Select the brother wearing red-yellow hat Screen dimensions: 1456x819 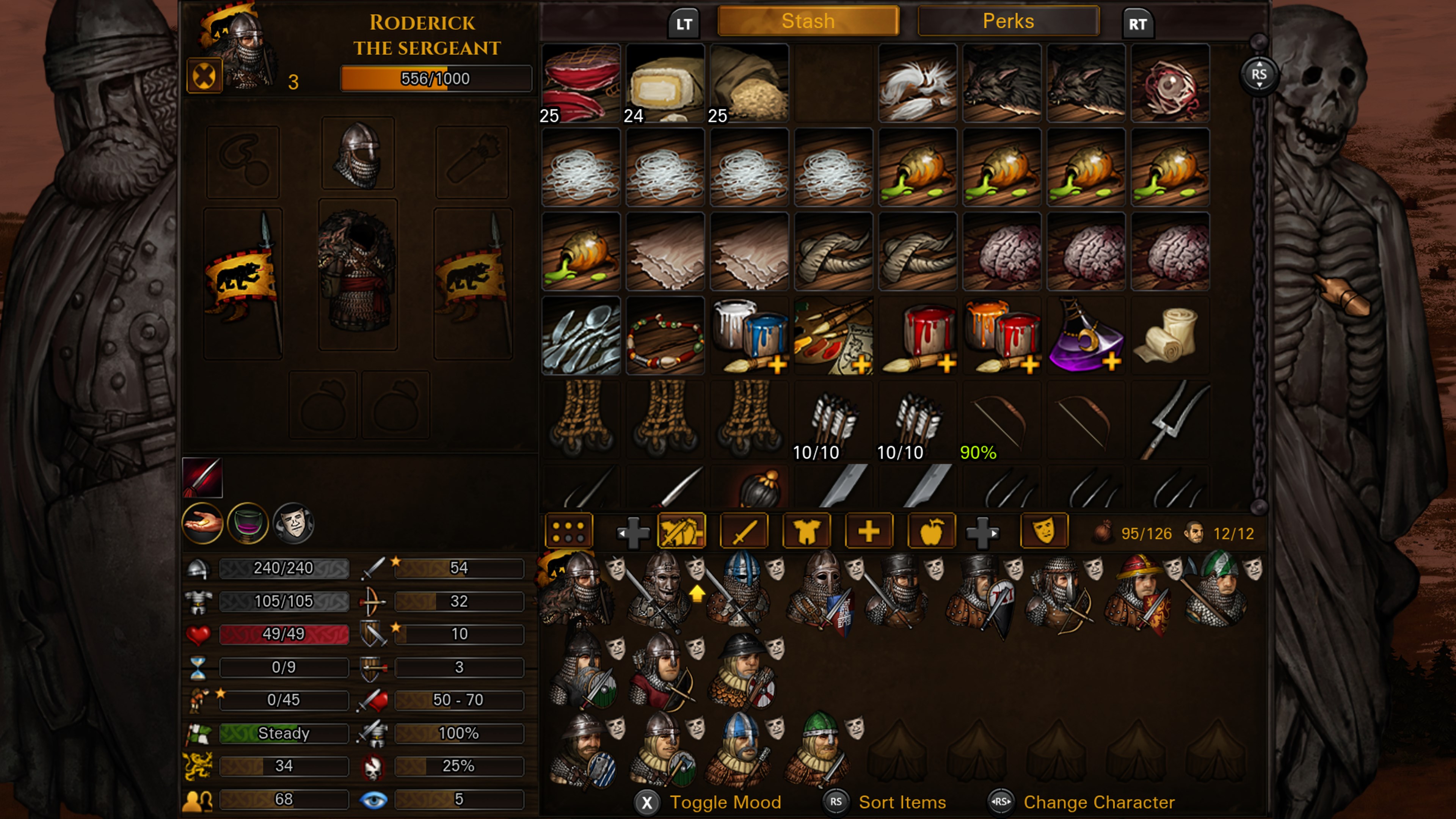[x=1139, y=593]
